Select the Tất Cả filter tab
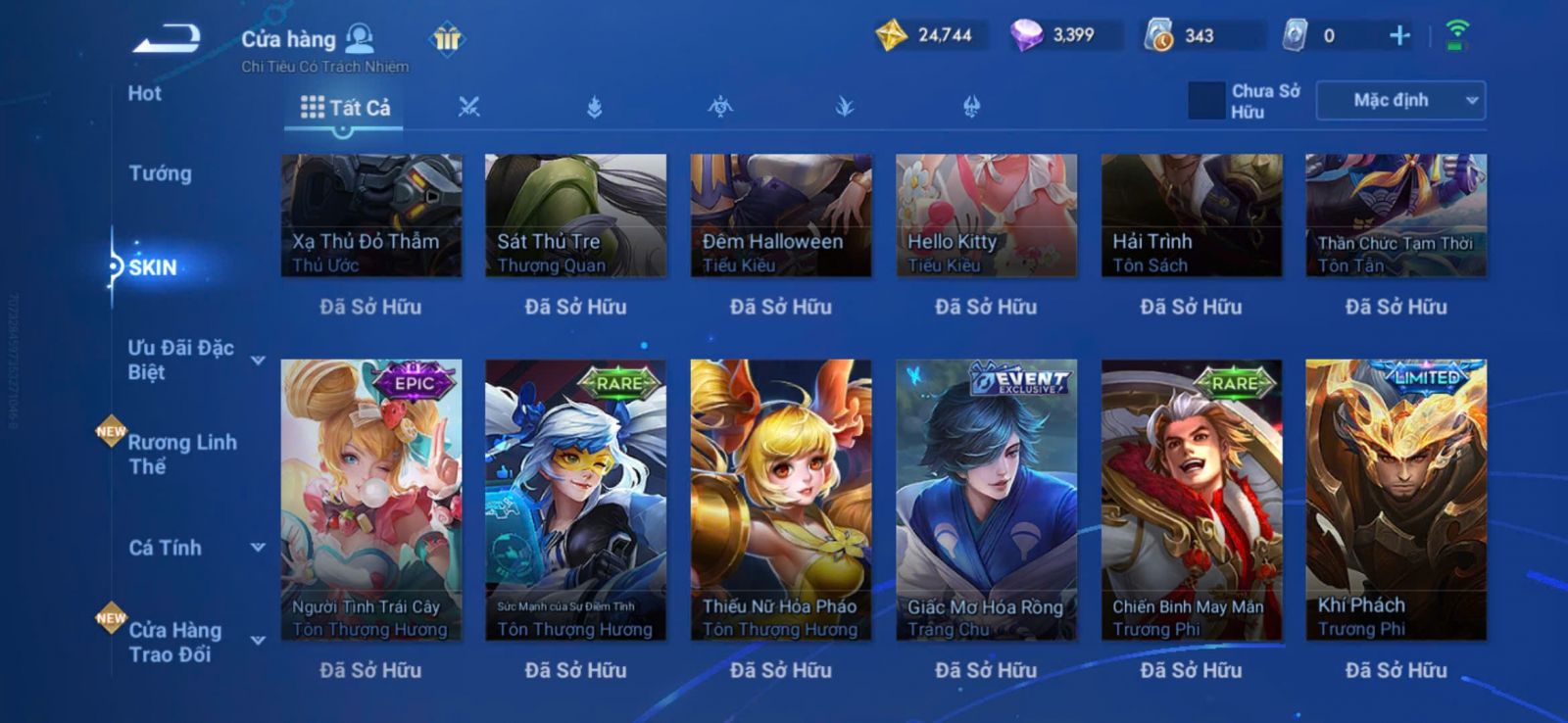1568x723 pixels. tap(345, 108)
